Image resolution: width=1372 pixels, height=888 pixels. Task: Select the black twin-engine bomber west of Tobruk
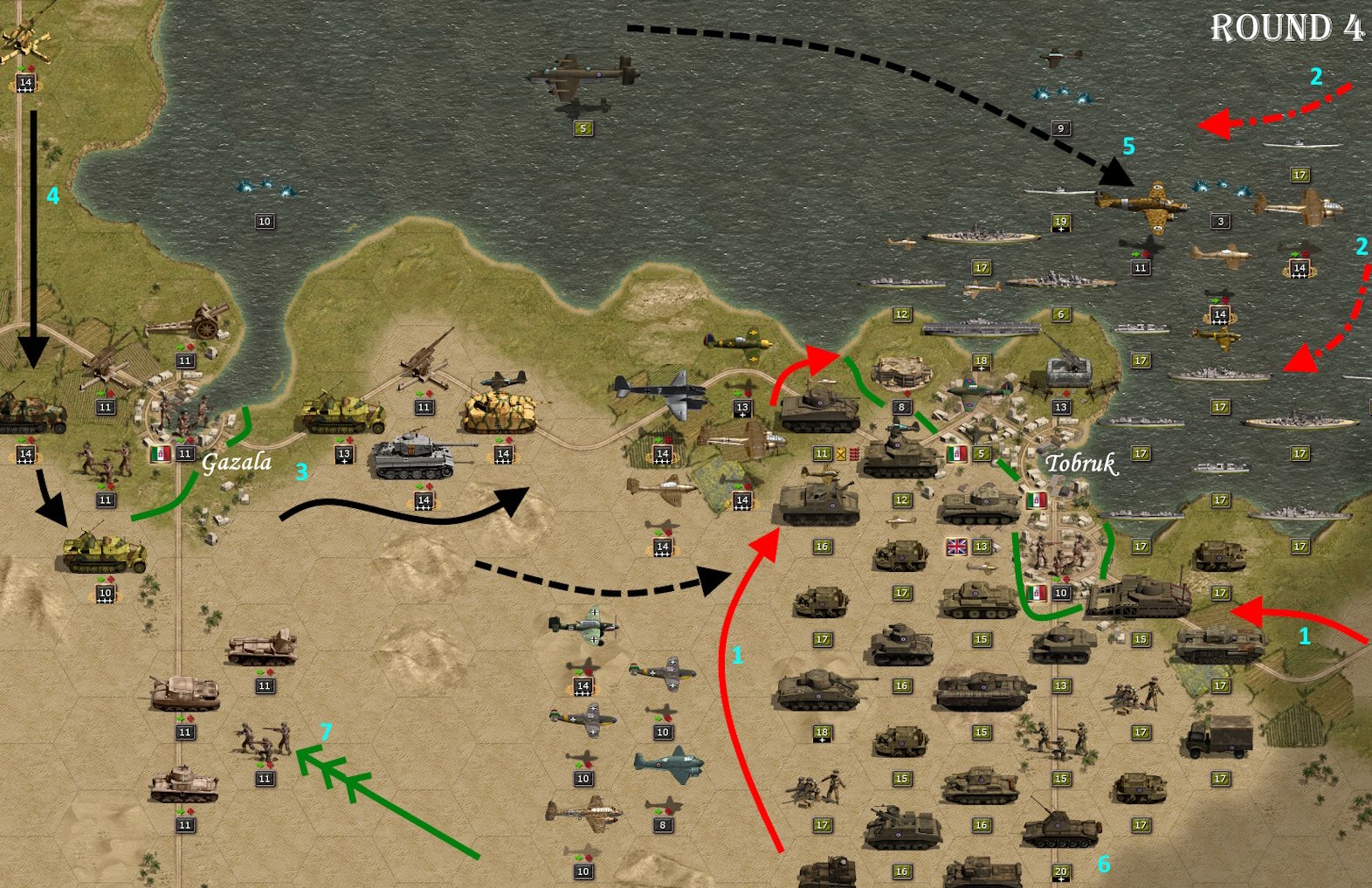coord(660,394)
